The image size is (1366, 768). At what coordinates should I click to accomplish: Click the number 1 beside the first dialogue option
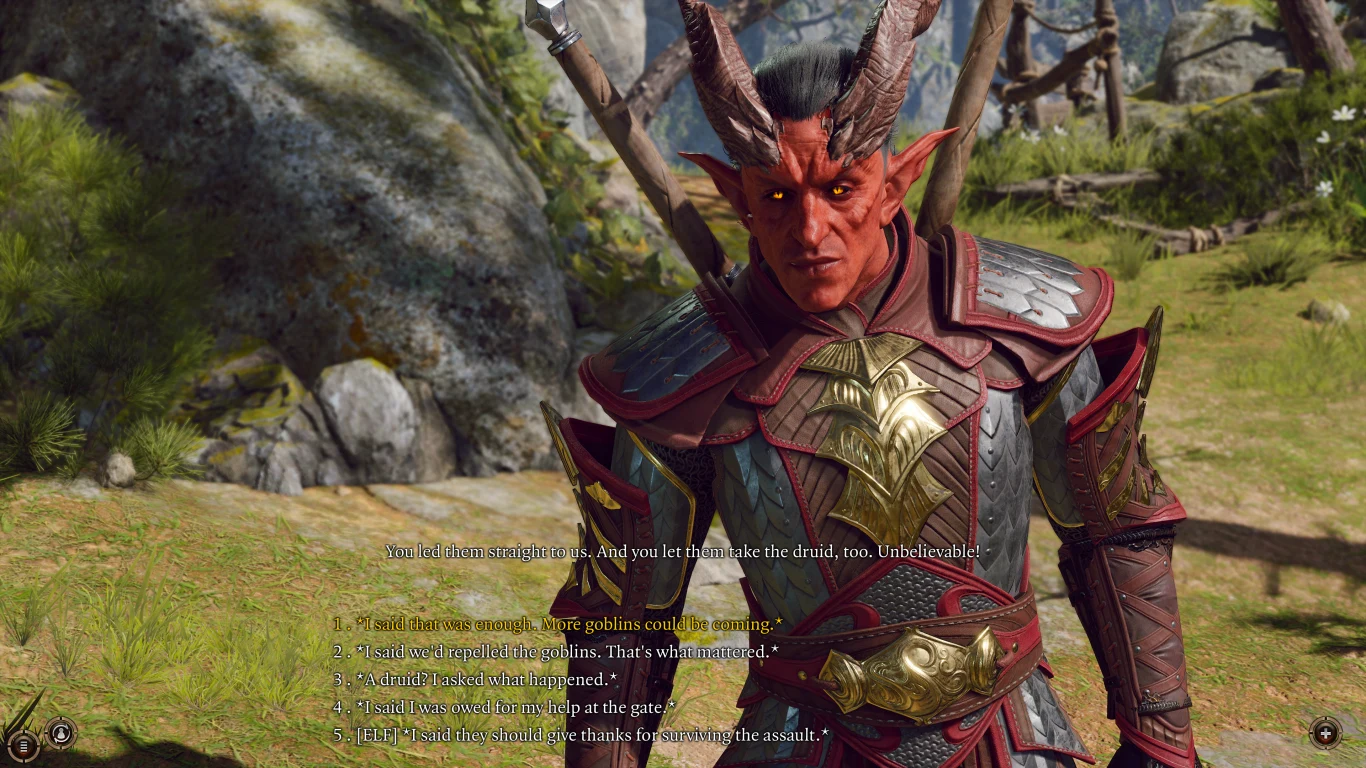[x=337, y=623]
